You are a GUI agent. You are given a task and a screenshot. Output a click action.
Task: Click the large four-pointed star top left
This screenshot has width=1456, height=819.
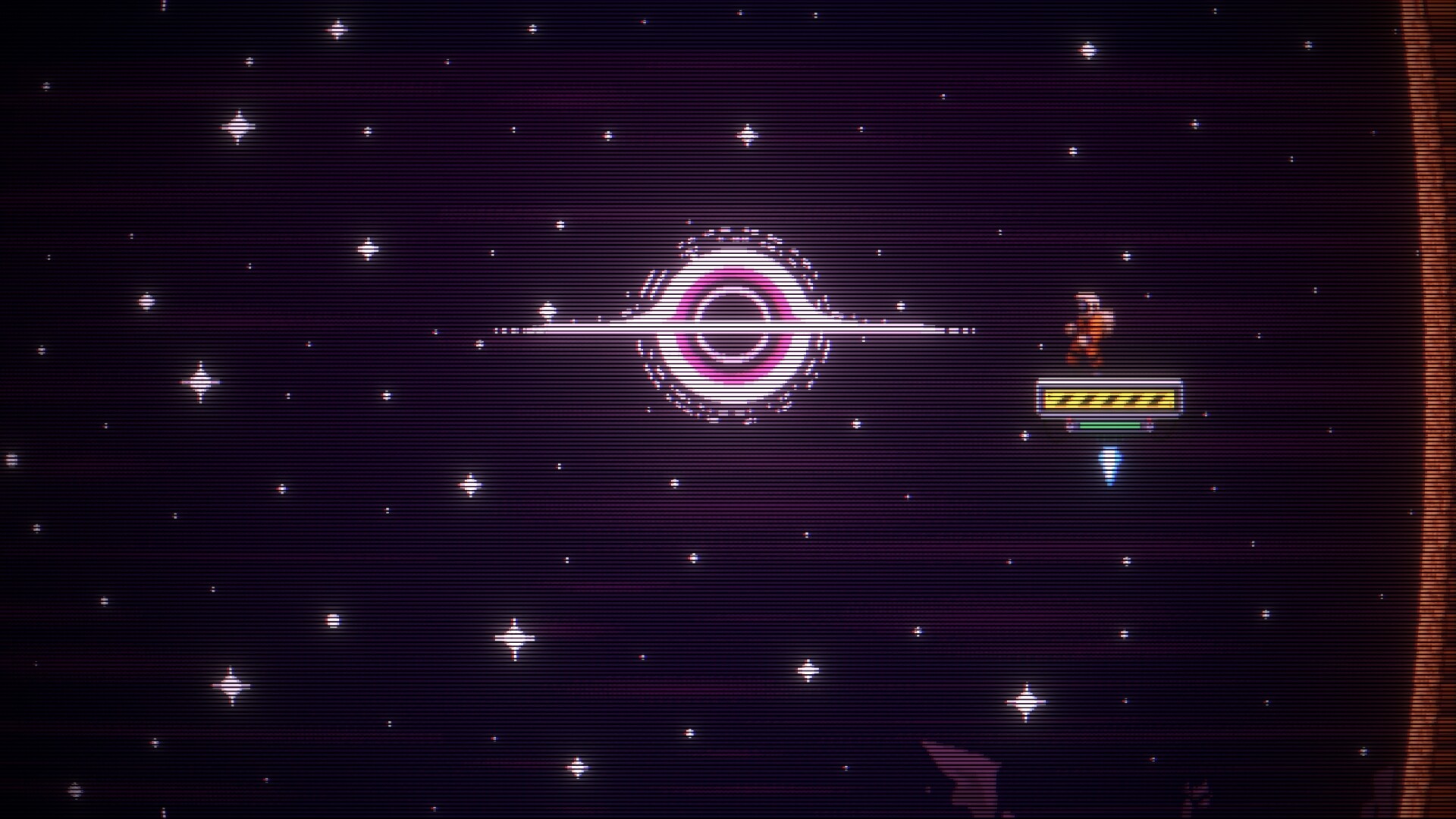point(240,127)
